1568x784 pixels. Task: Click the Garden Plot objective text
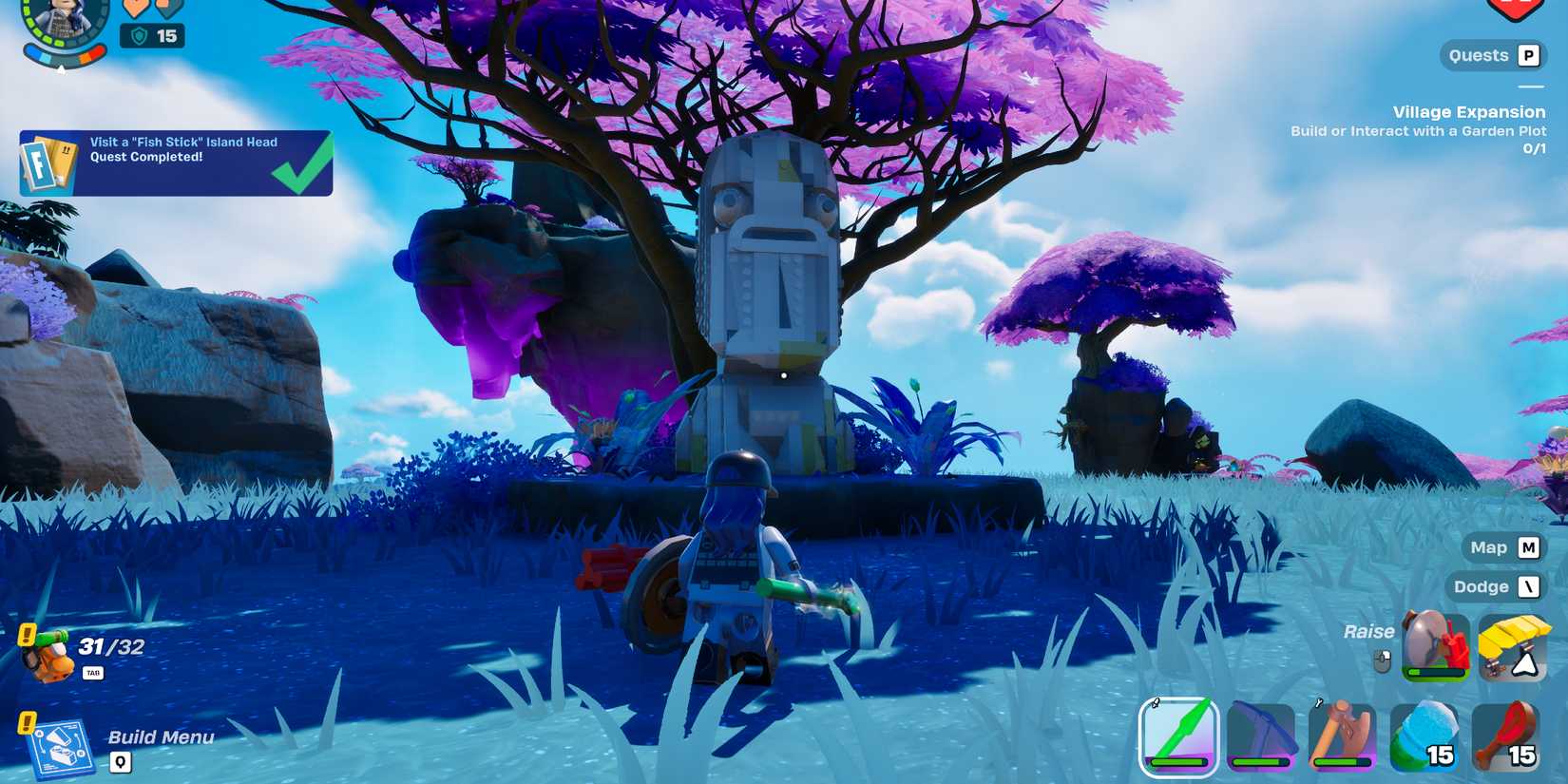(1418, 130)
